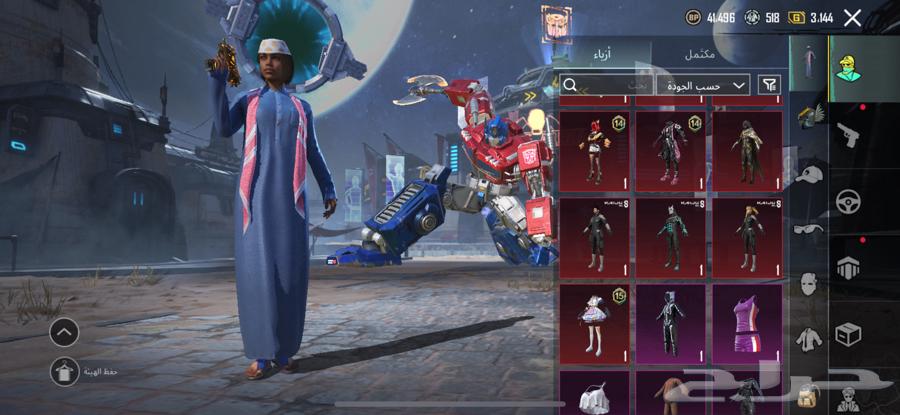The width and height of the screenshot is (900, 415).
Task: Close the inventory screen with the X
Action: pos(852,17)
